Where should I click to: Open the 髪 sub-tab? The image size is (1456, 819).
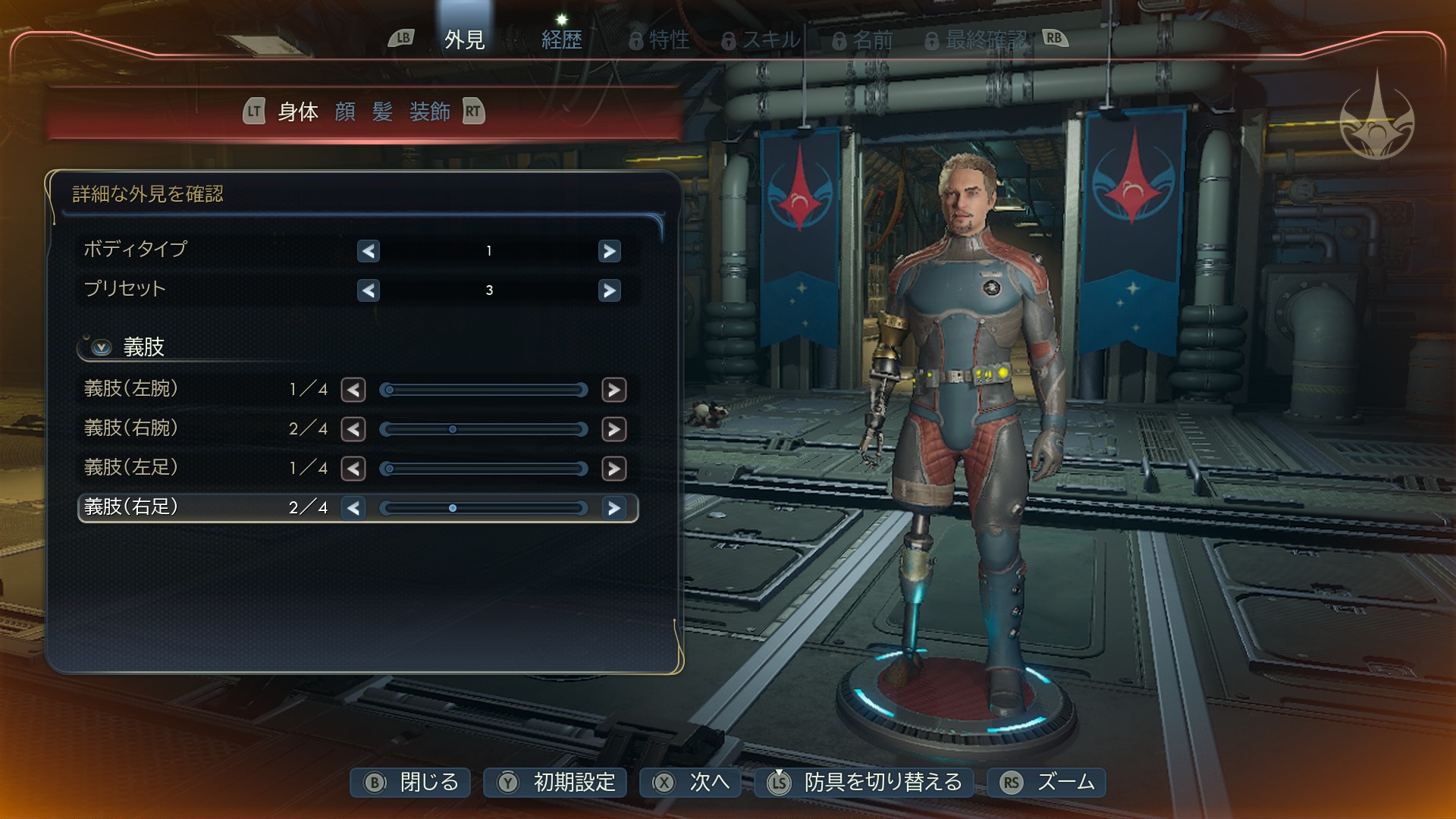pos(382,112)
